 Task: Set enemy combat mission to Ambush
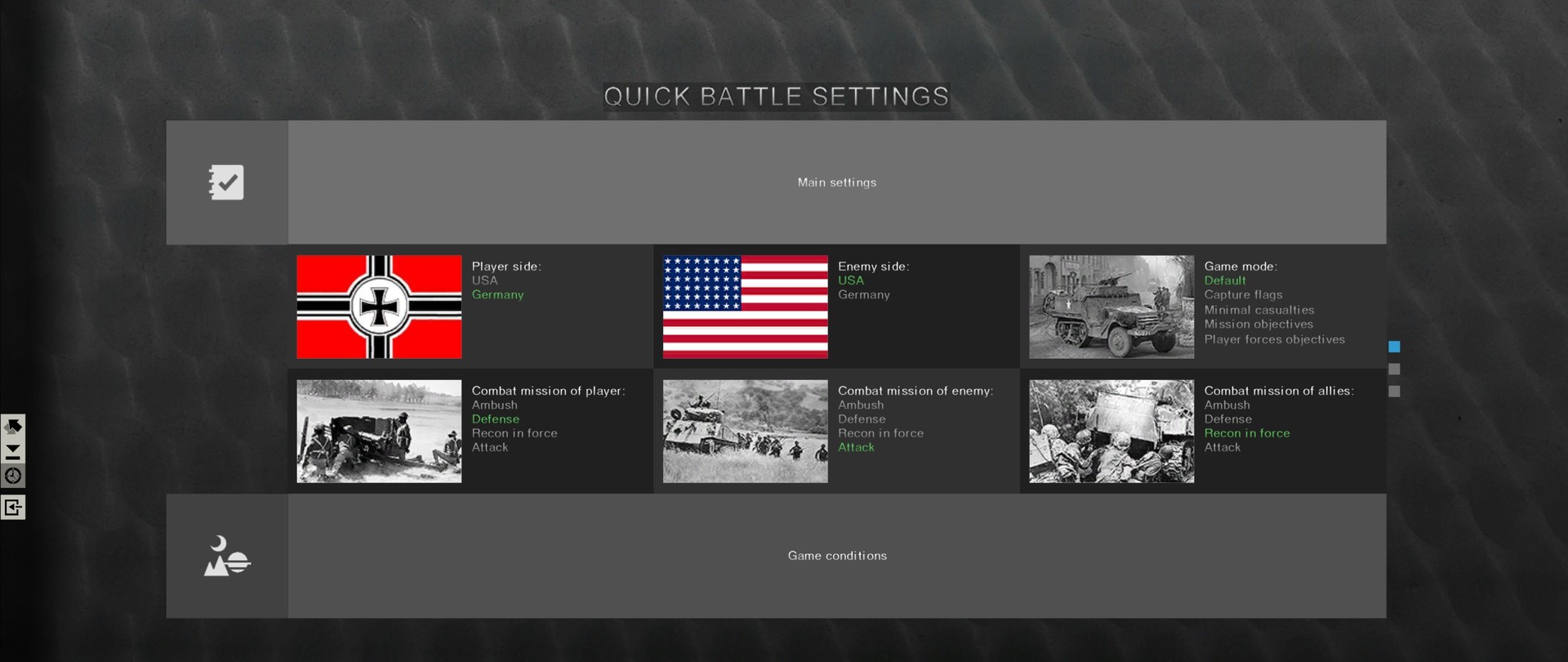point(862,405)
